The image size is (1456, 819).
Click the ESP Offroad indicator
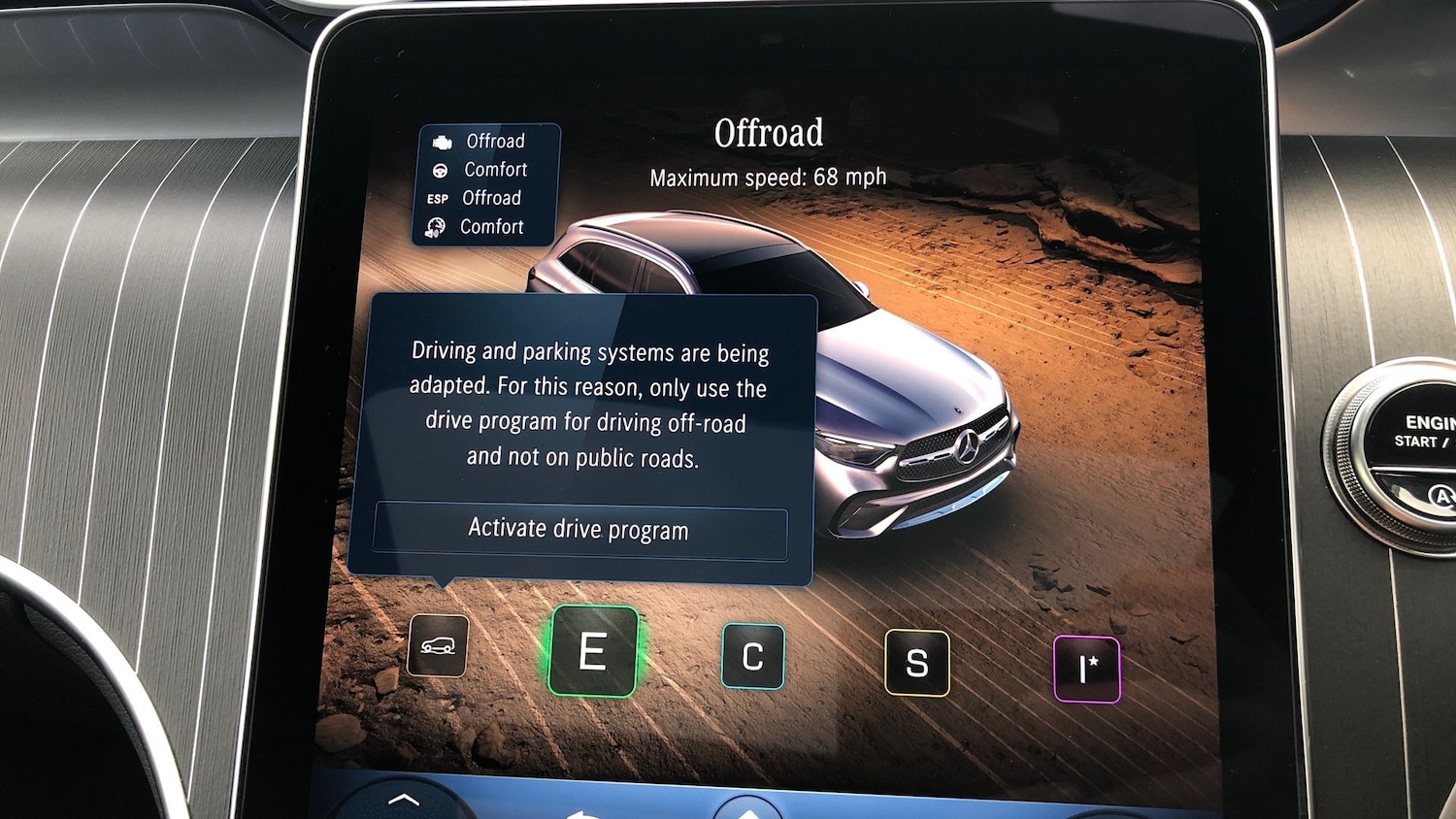click(438, 198)
